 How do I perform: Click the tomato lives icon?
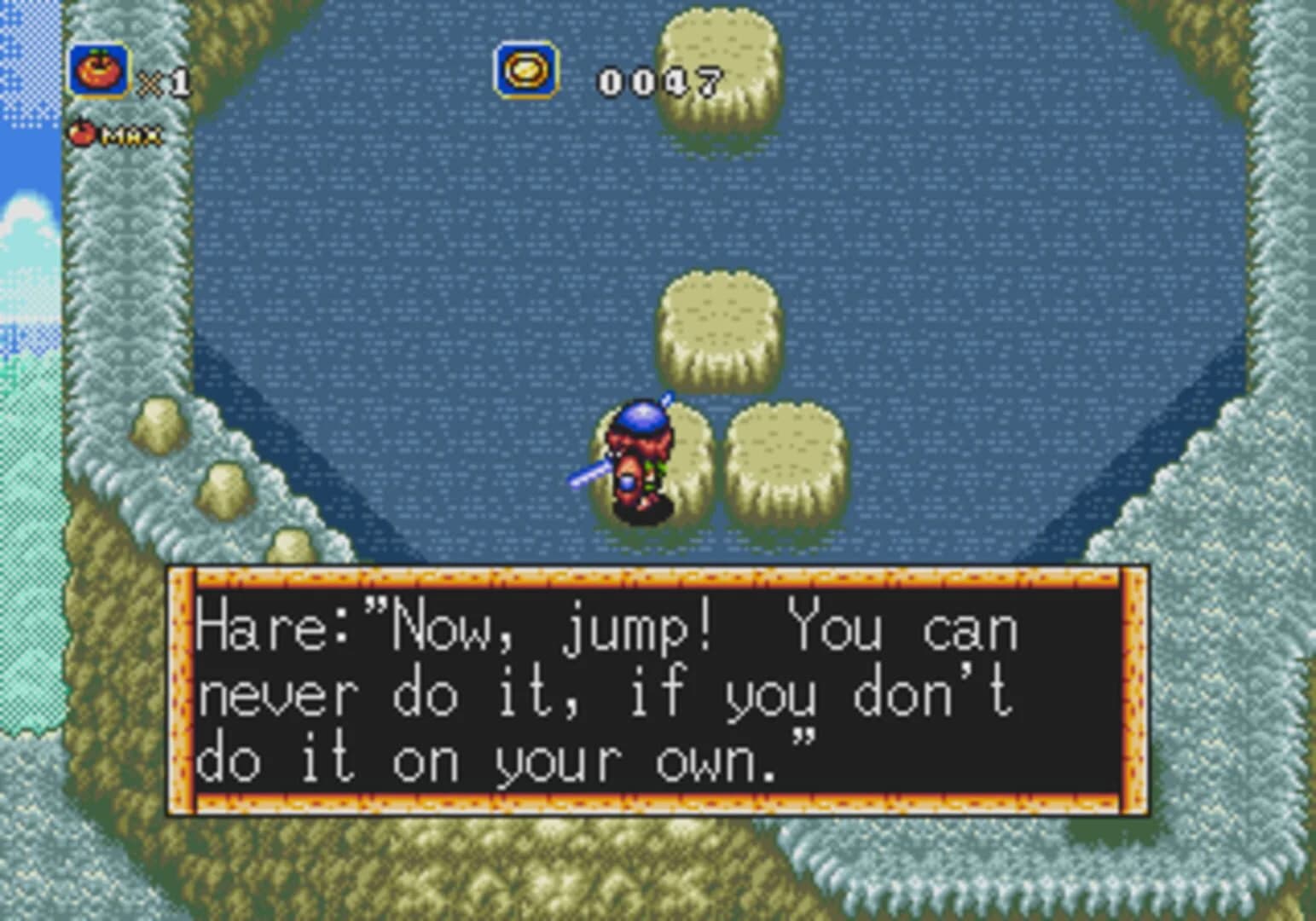click(x=99, y=72)
